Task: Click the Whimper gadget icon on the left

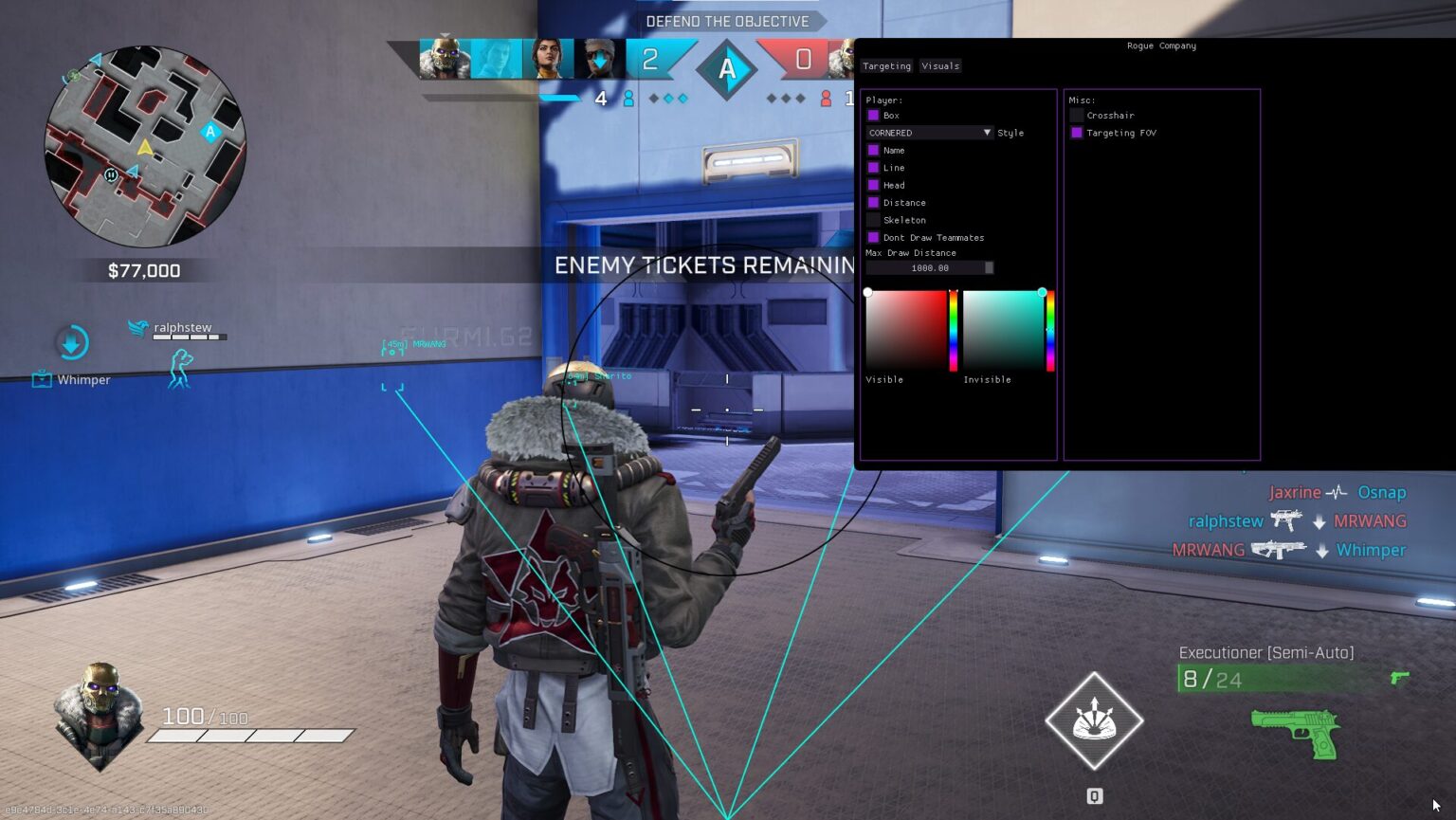Action: pyautogui.click(x=42, y=377)
